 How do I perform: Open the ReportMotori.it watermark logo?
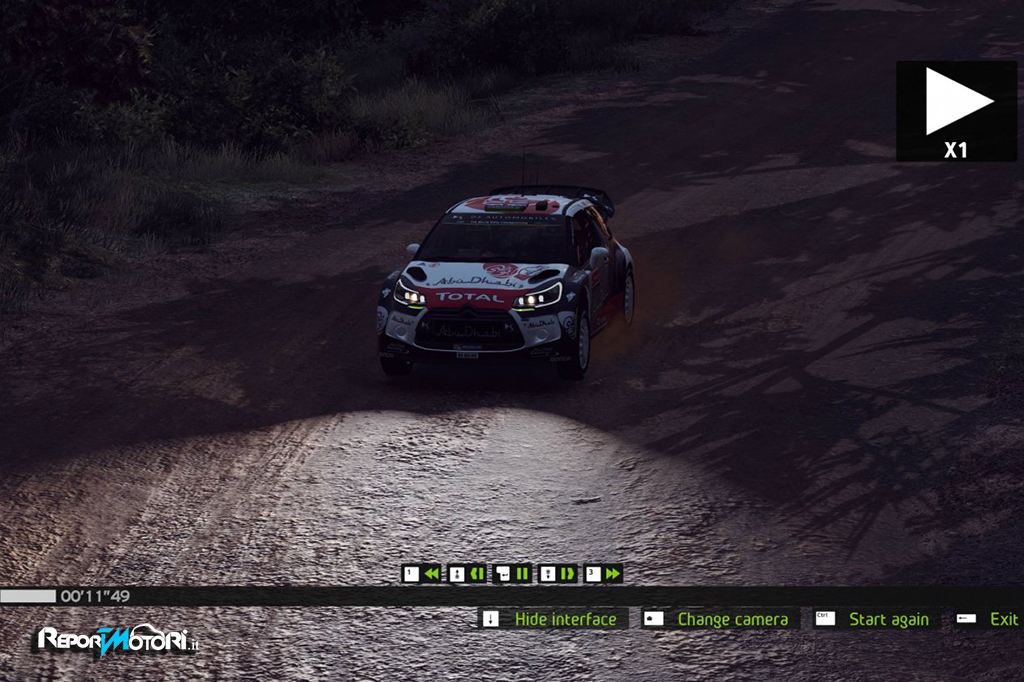coord(118,641)
